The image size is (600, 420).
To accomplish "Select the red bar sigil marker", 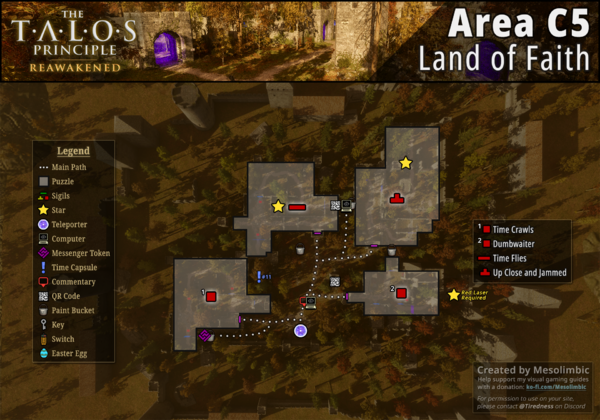I will click(x=297, y=207).
